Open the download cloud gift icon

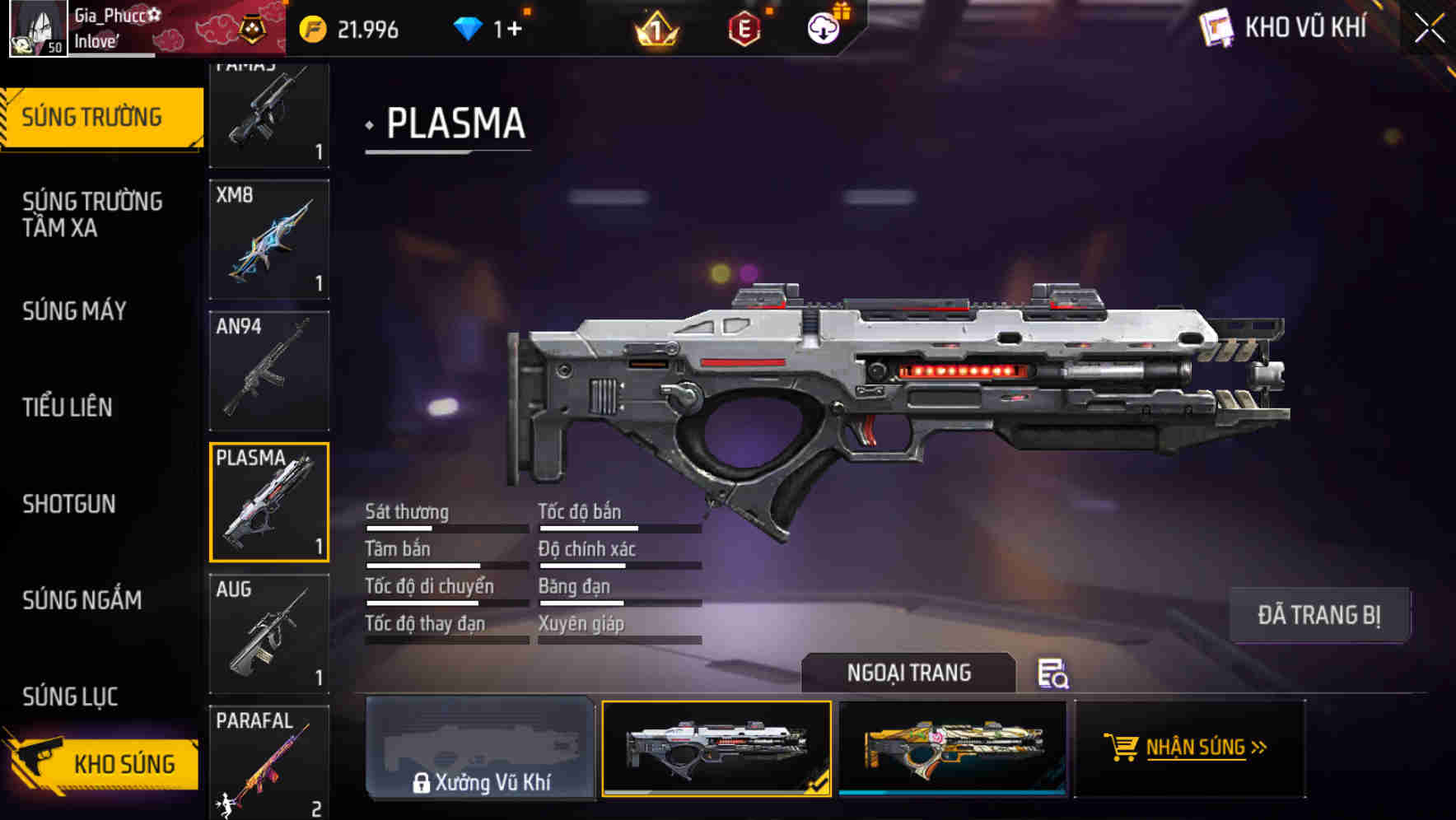click(824, 29)
